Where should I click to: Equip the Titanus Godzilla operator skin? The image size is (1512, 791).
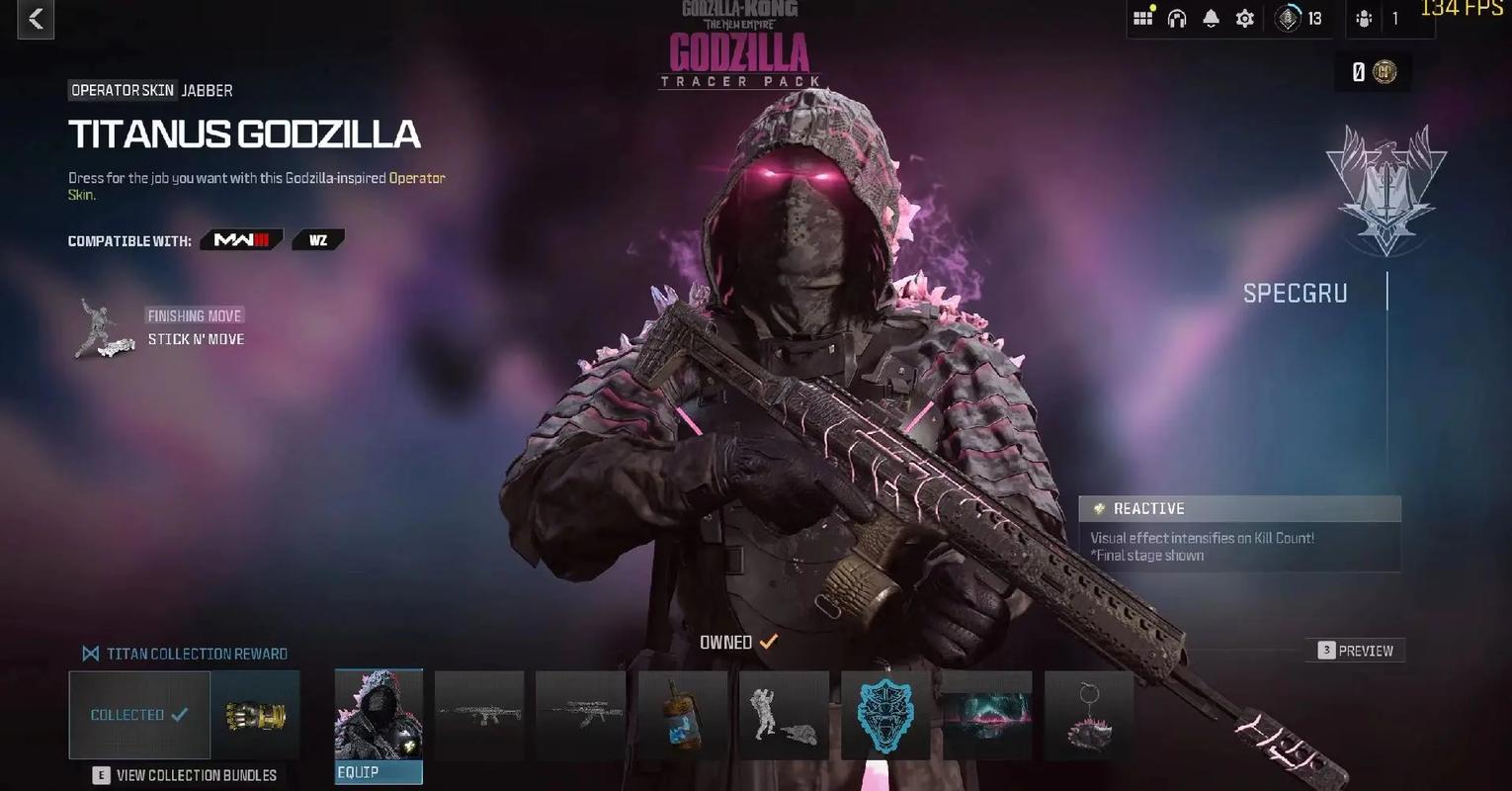click(378, 771)
